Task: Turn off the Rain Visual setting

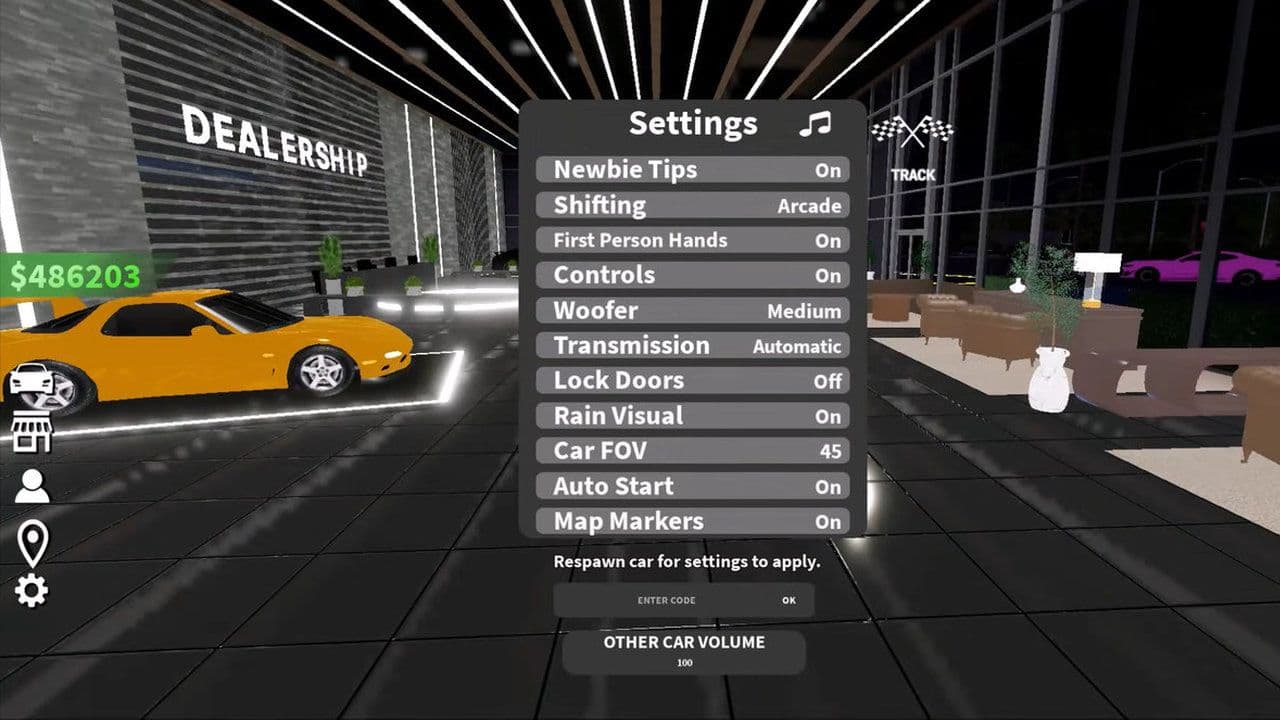Action: coord(692,416)
